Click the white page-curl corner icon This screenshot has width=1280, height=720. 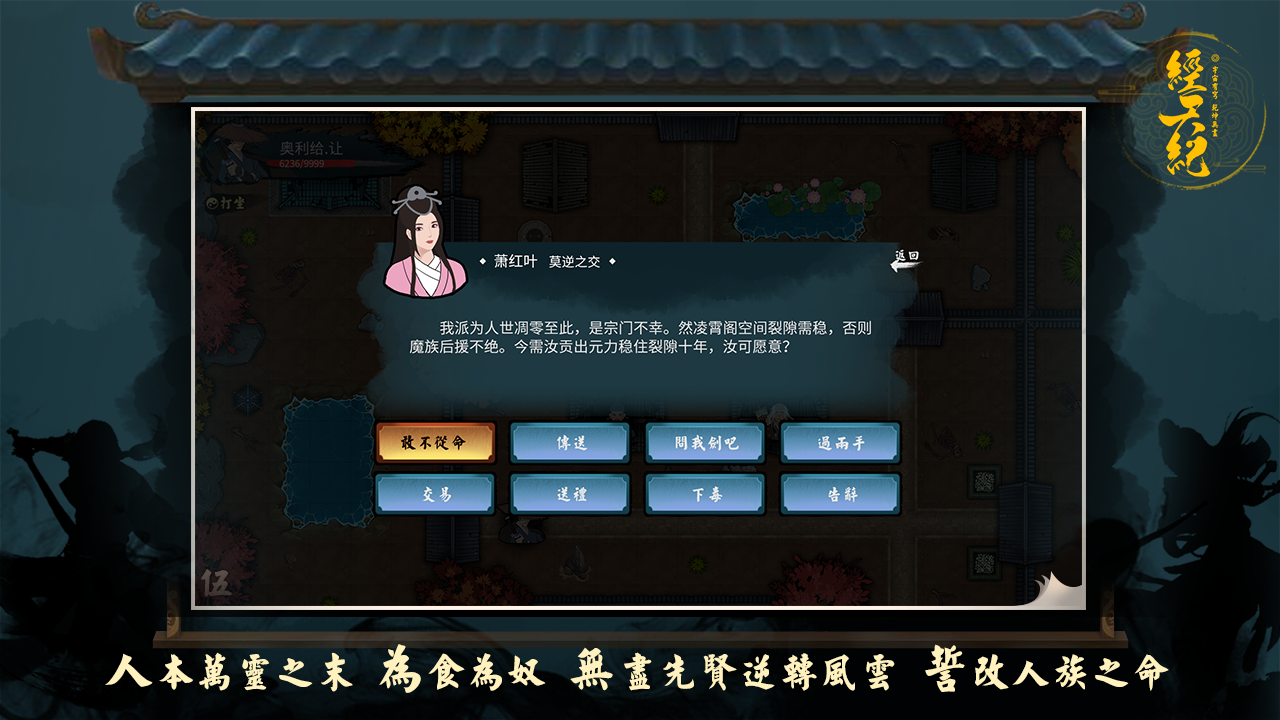[1055, 594]
